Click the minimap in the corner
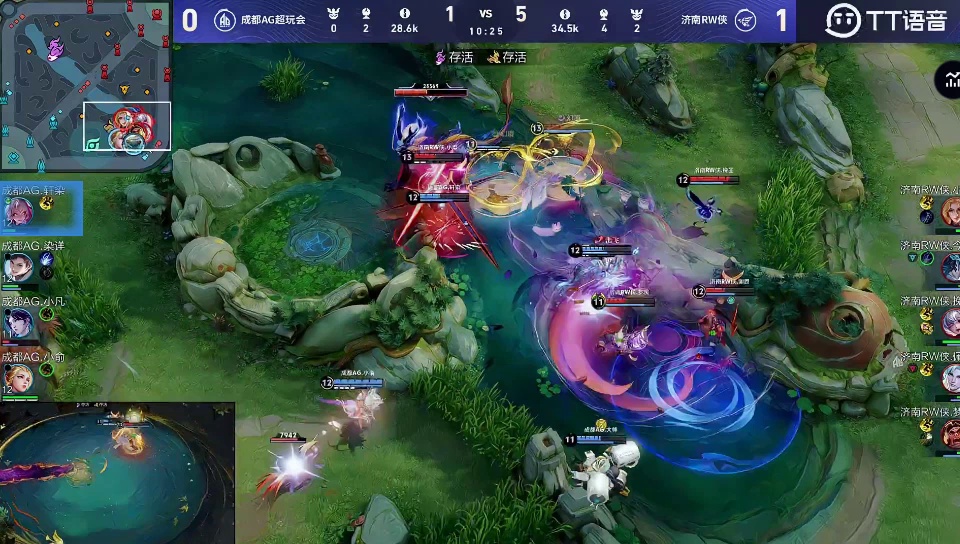The height and width of the screenshot is (544, 960). [86, 85]
